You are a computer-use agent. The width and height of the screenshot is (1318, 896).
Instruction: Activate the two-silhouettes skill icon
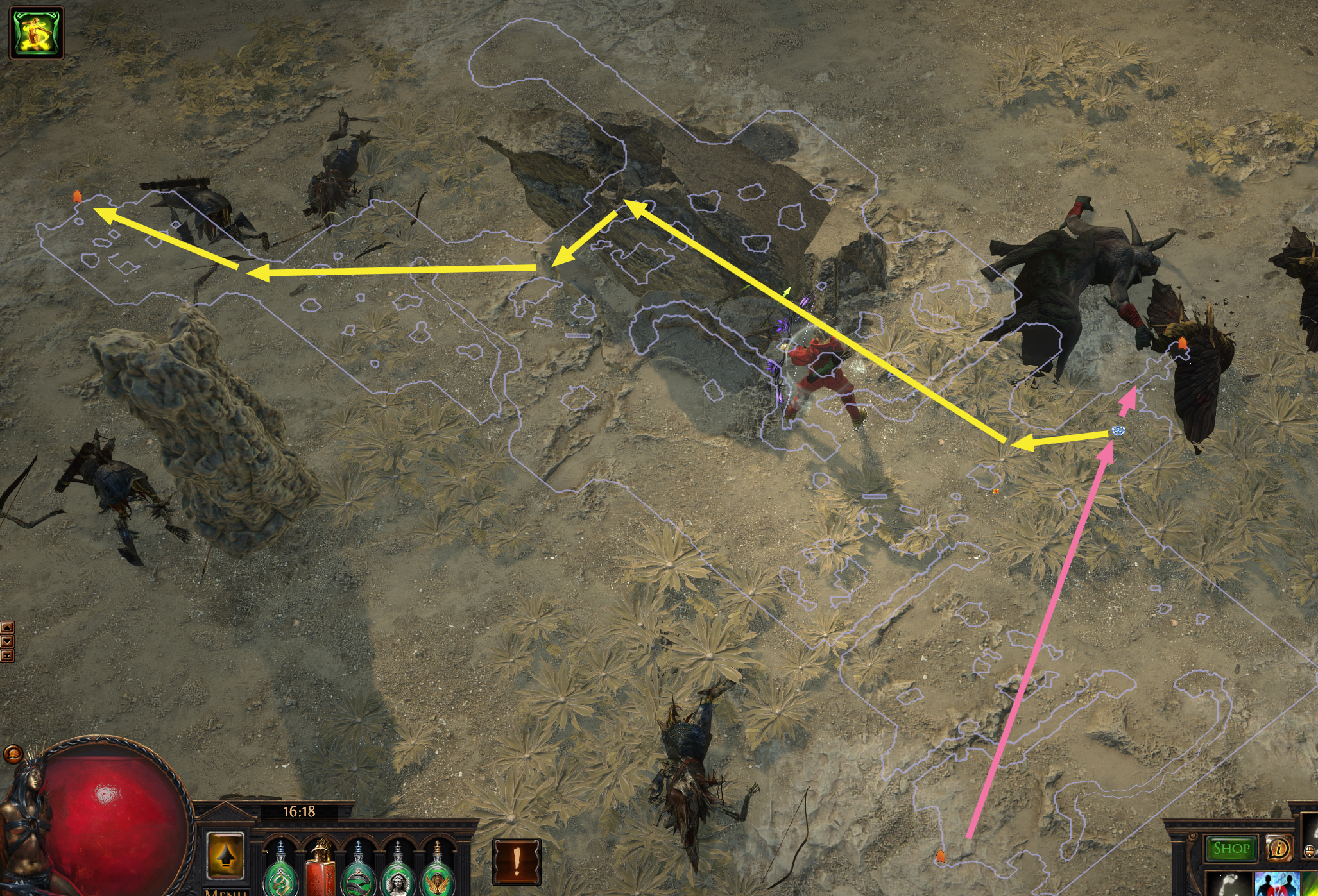(x=1276, y=886)
